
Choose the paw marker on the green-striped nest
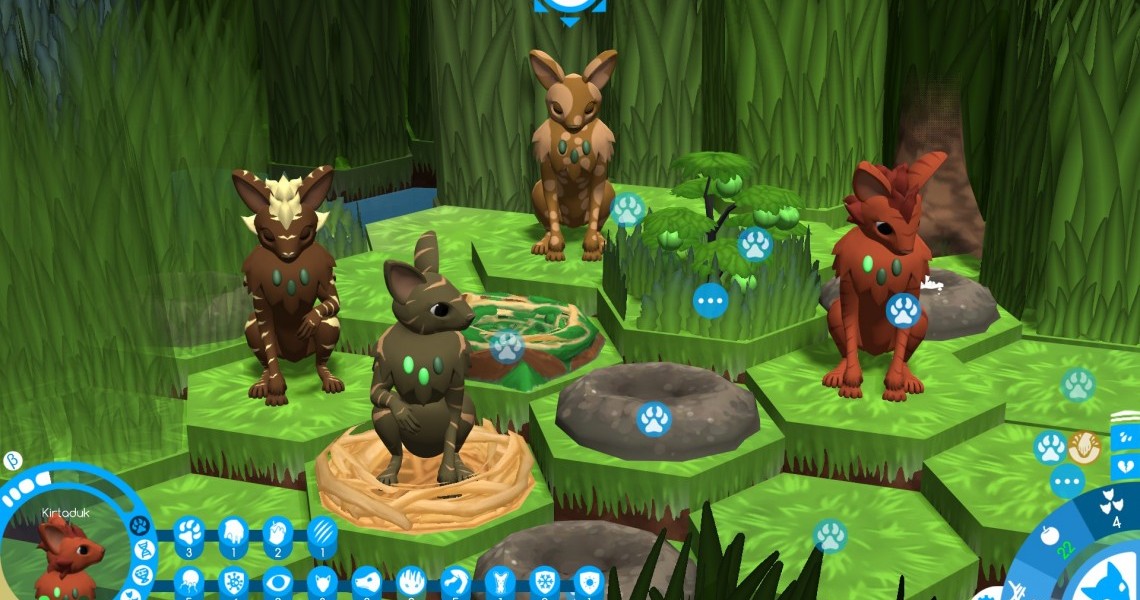[506, 346]
